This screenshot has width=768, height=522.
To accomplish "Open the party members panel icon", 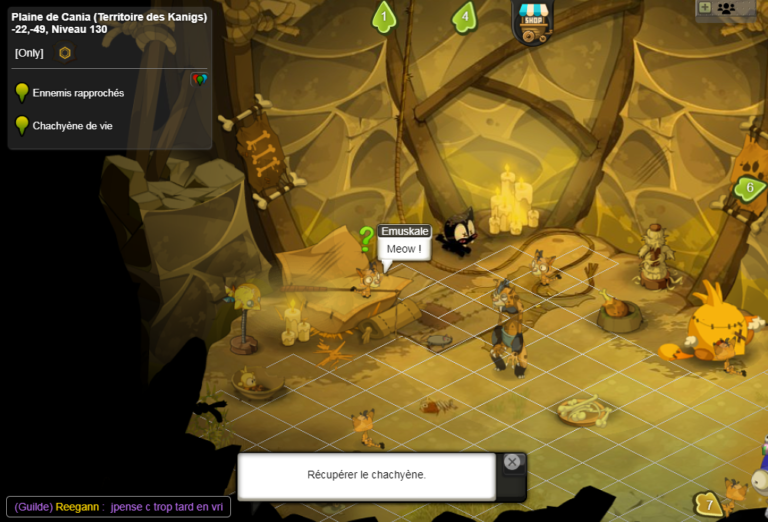I will [x=726, y=8].
